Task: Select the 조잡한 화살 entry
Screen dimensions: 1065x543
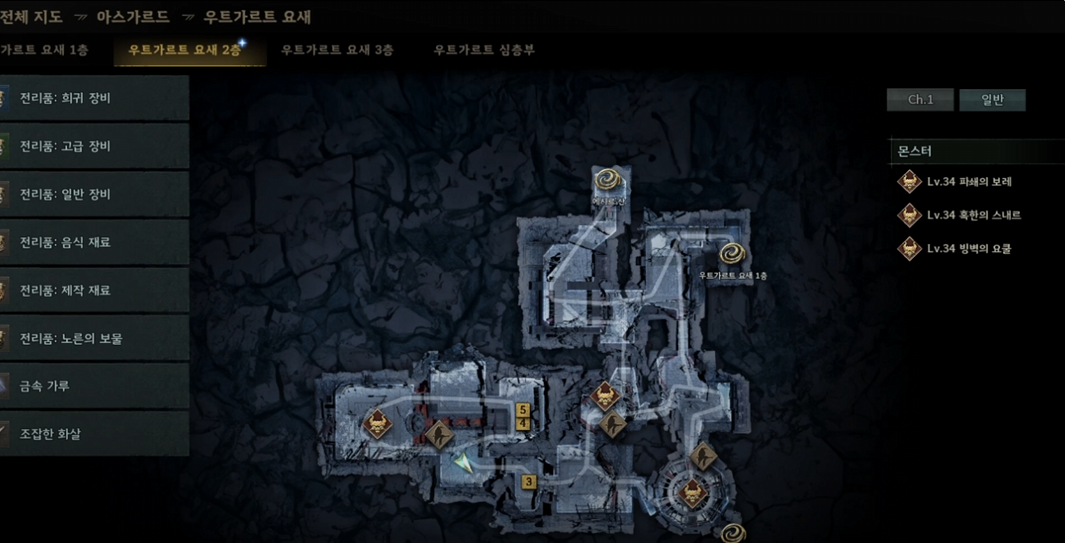Action: pyautogui.click(x=94, y=434)
